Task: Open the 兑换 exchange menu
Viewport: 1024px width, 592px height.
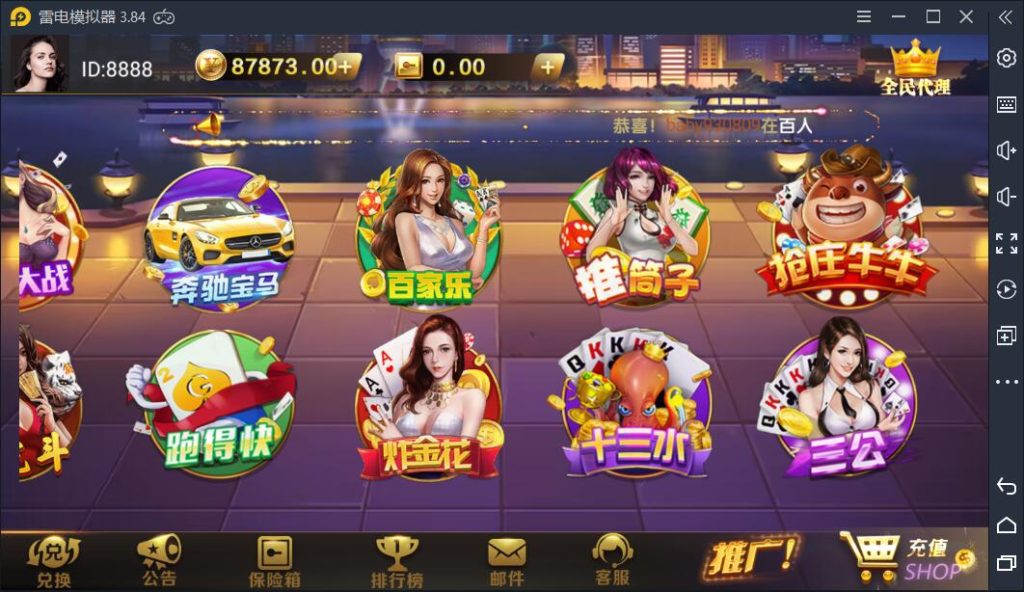Action: [x=54, y=560]
